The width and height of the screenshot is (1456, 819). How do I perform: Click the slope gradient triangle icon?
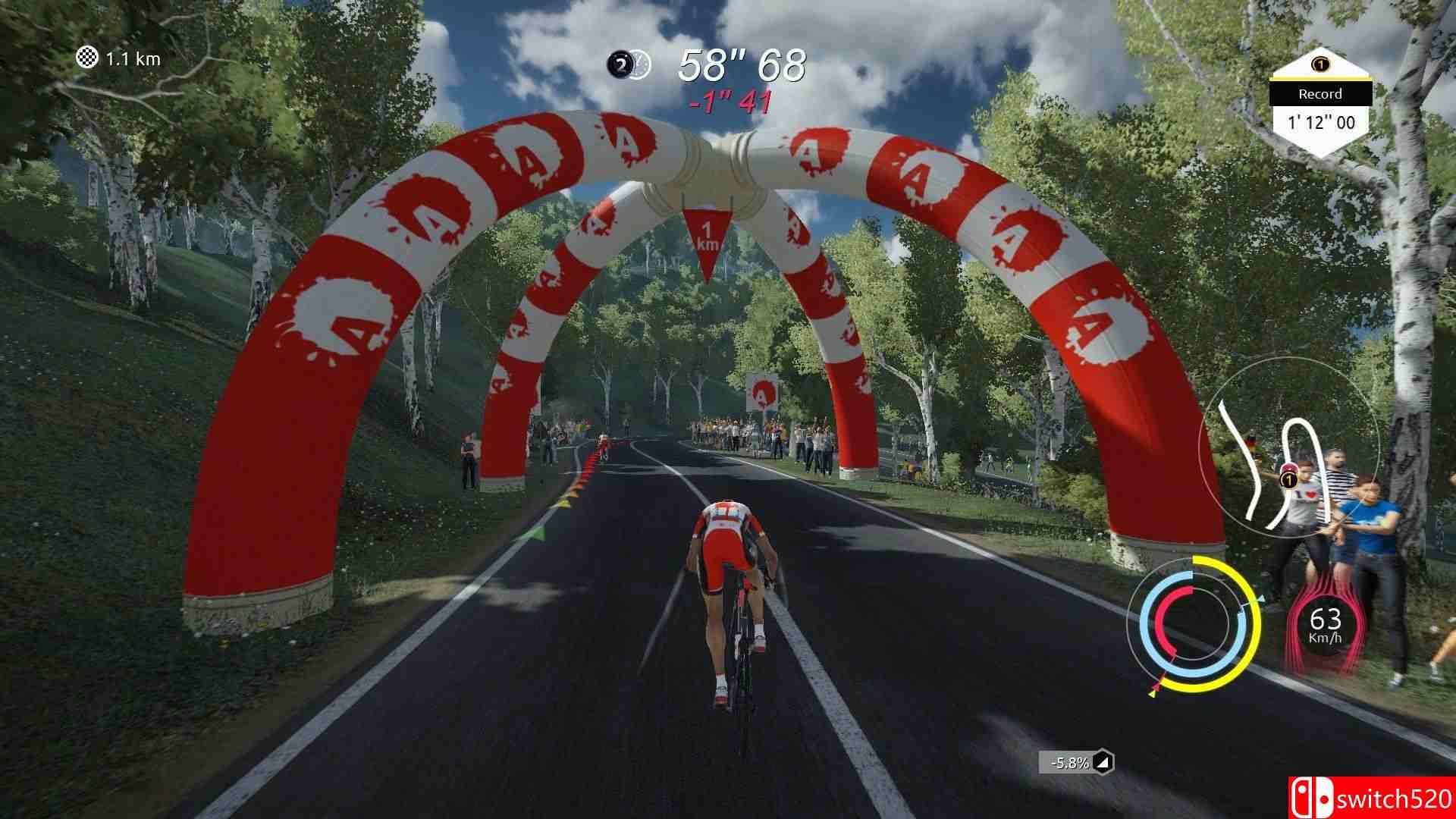[1104, 762]
